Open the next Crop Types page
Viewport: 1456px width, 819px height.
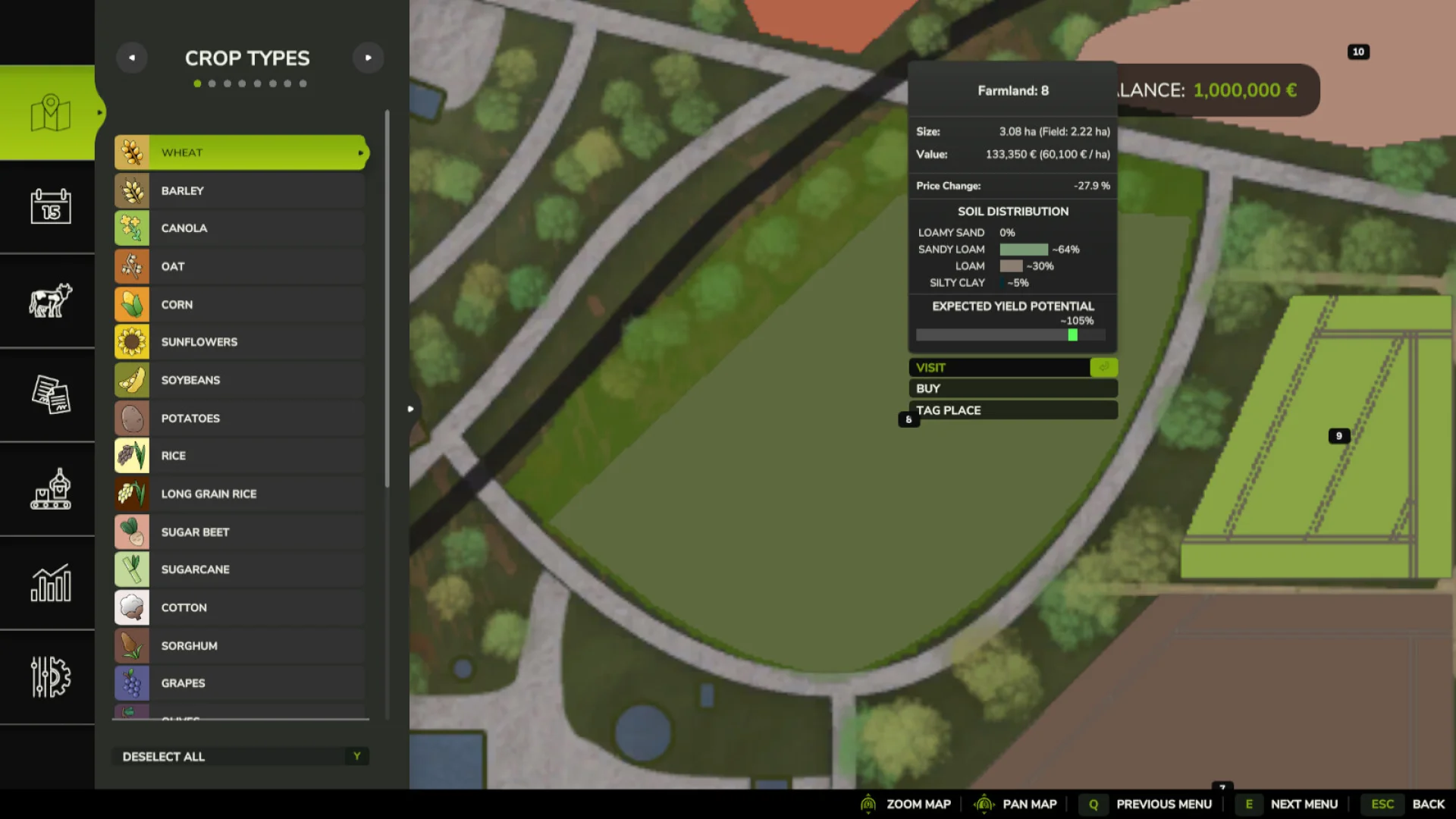(x=369, y=57)
